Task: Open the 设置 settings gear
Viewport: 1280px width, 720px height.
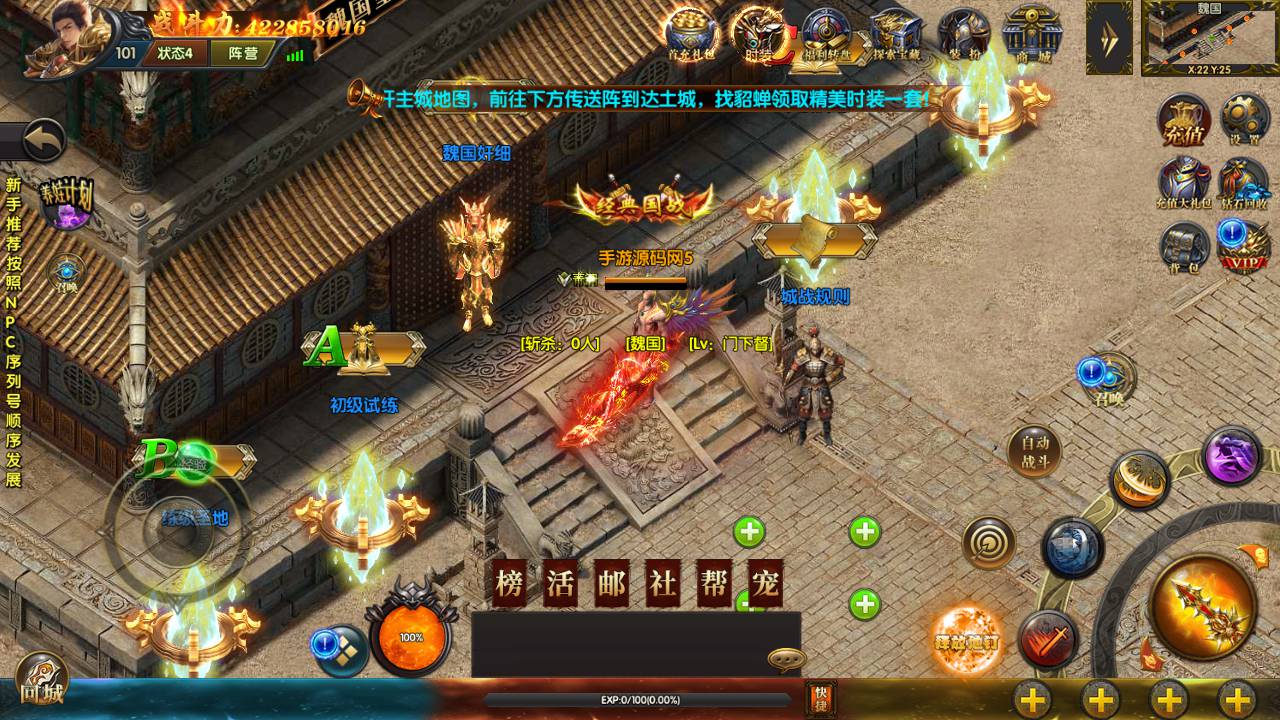Action: click(x=1244, y=120)
